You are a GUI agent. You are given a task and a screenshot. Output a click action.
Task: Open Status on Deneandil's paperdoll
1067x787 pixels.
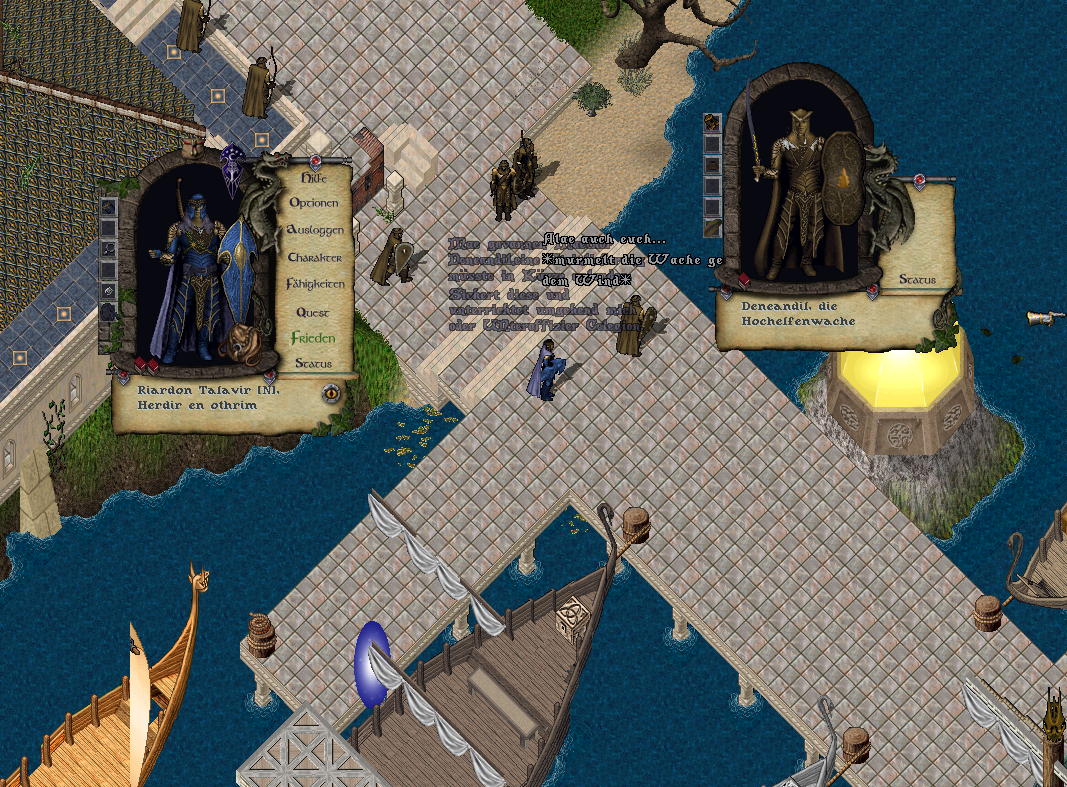pyautogui.click(x=917, y=280)
